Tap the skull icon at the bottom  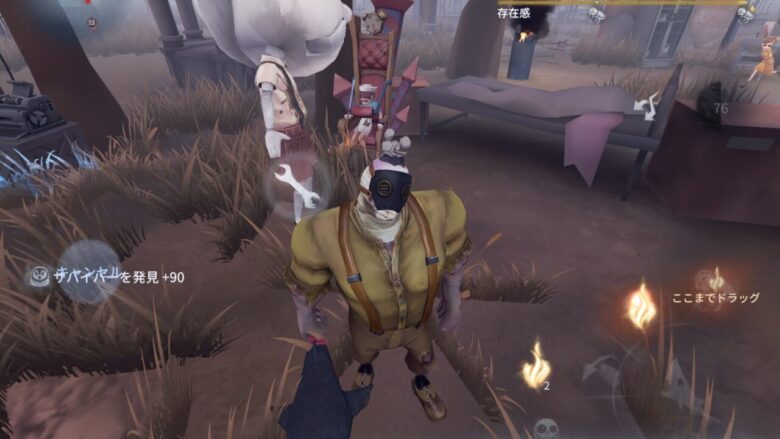(546, 428)
